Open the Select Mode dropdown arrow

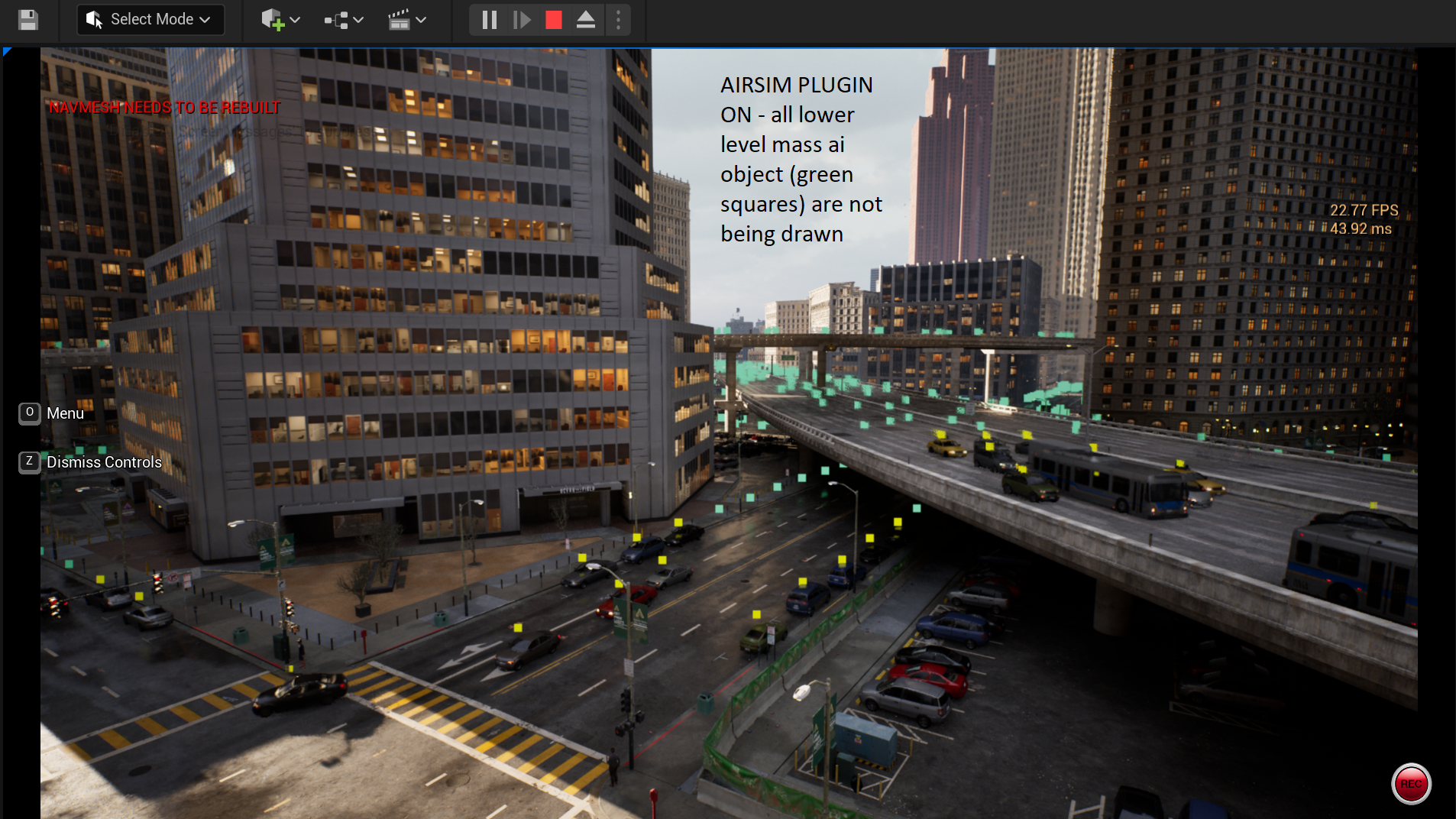tap(204, 19)
